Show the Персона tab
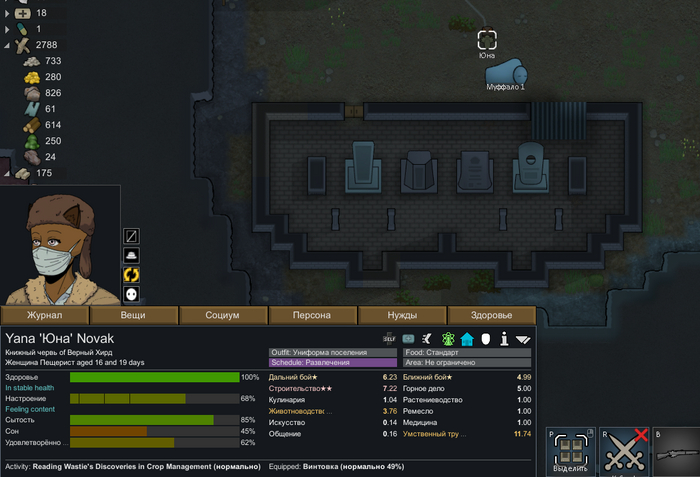Viewport: 700px width, 477px height. pyautogui.click(x=312, y=315)
